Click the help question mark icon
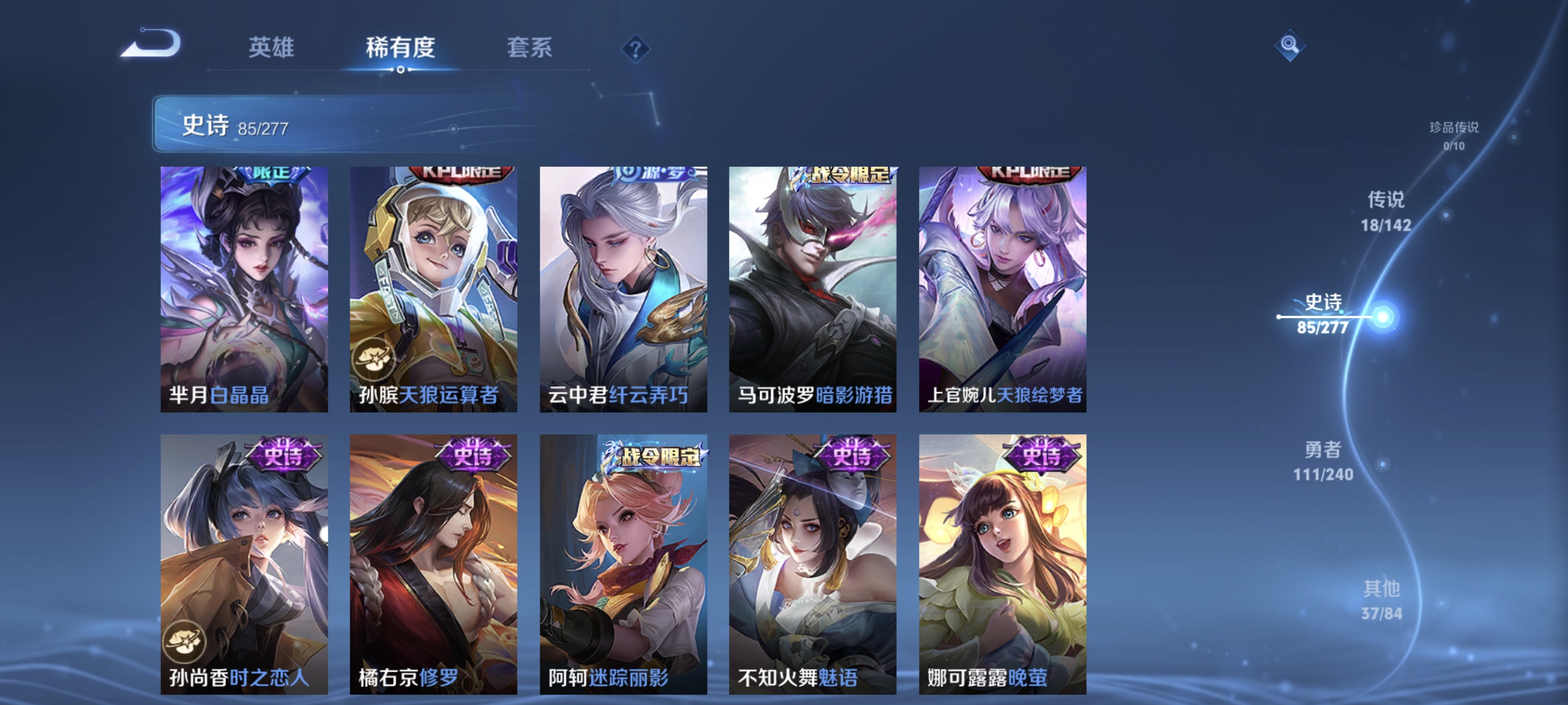 pyautogui.click(x=635, y=49)
